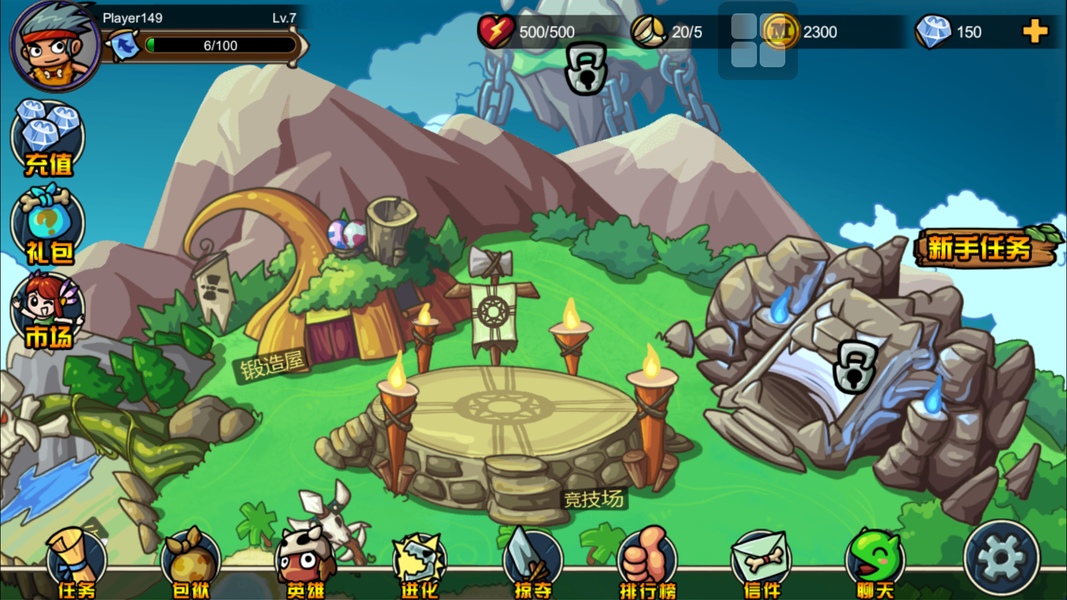Open the 聊天 chat

[x=875, y=565]
